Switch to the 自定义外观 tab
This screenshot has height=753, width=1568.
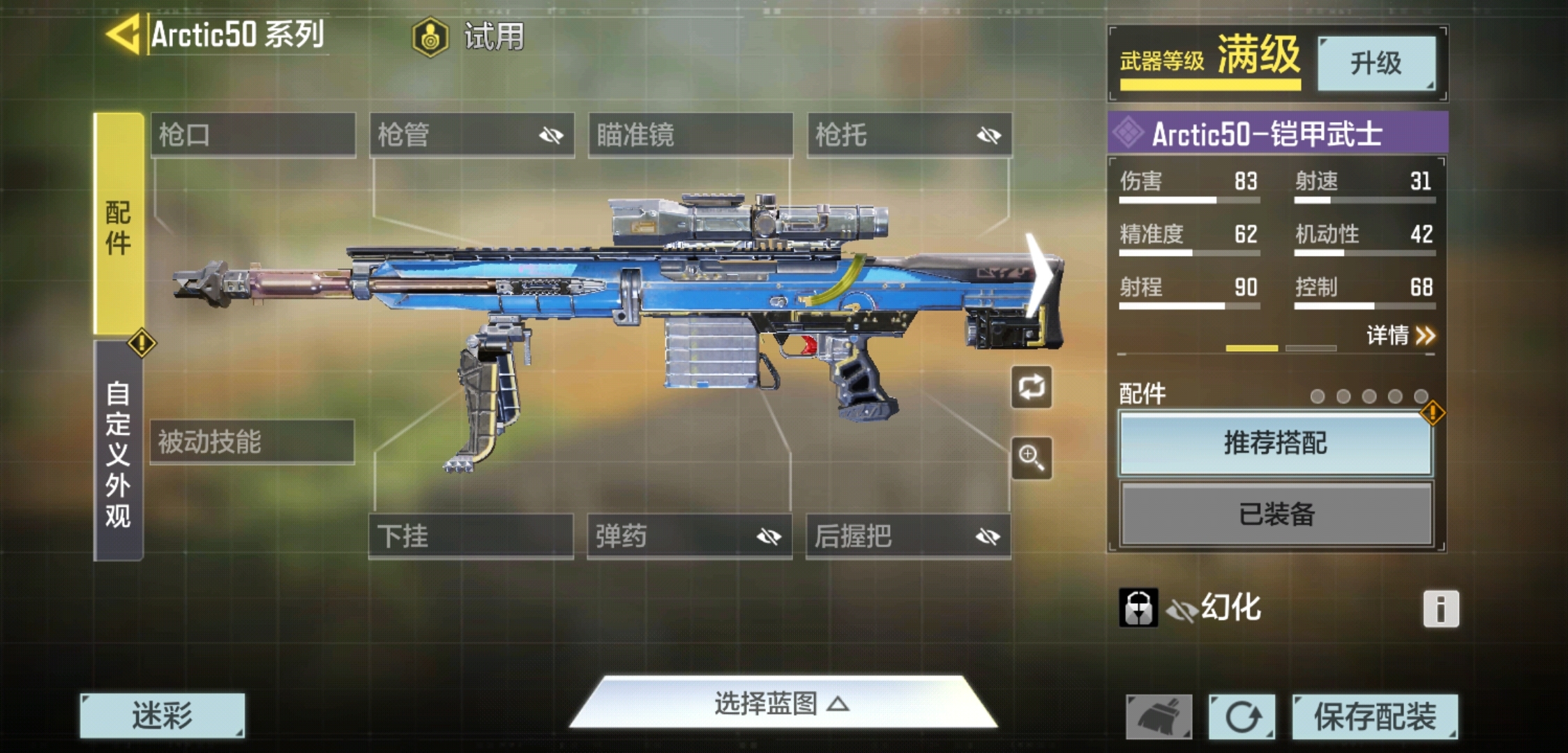pos(119,453)
